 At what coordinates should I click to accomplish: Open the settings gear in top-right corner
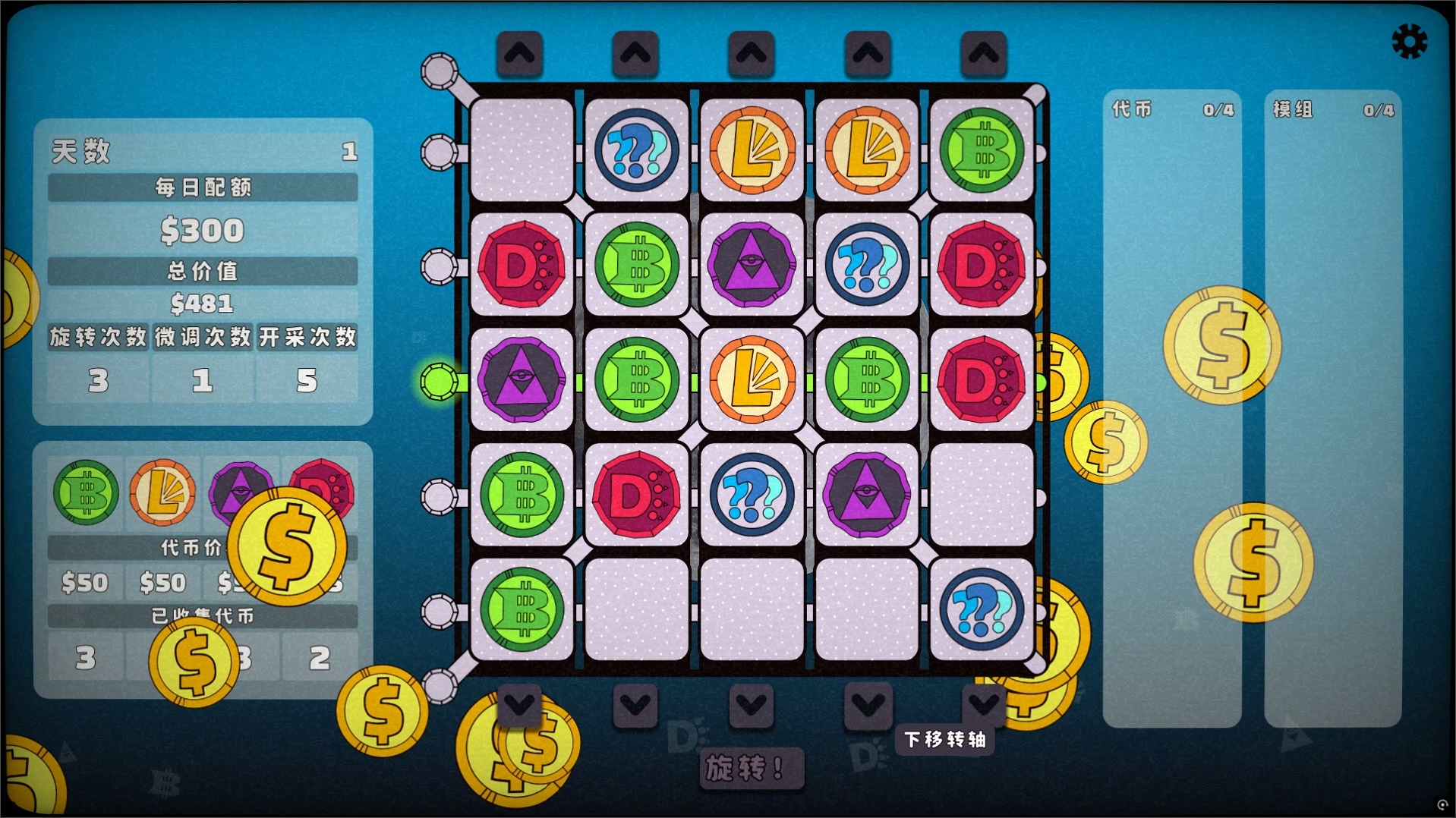(1409, 39)
